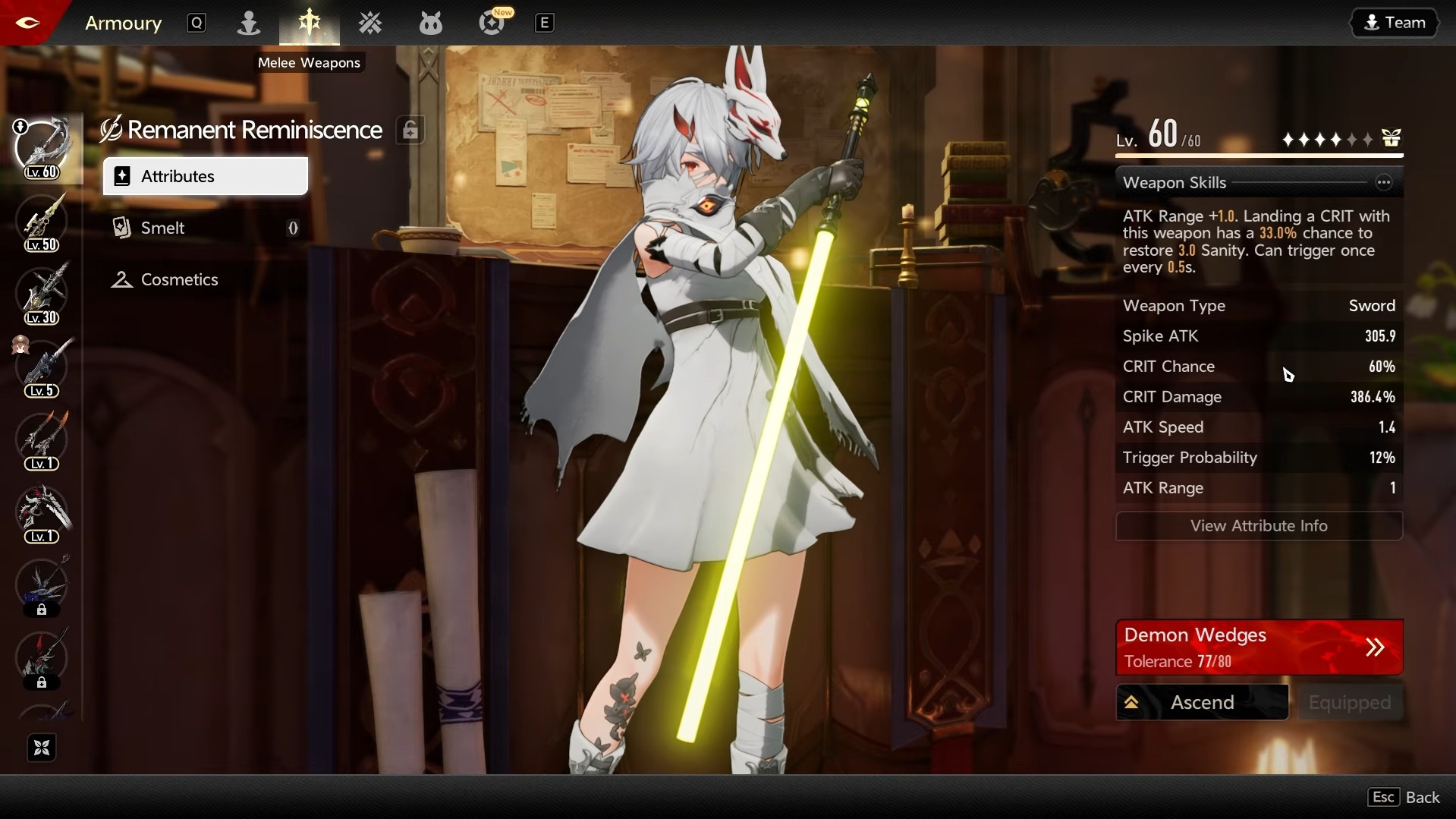Click View Attribute Info

click(1259, 525)
